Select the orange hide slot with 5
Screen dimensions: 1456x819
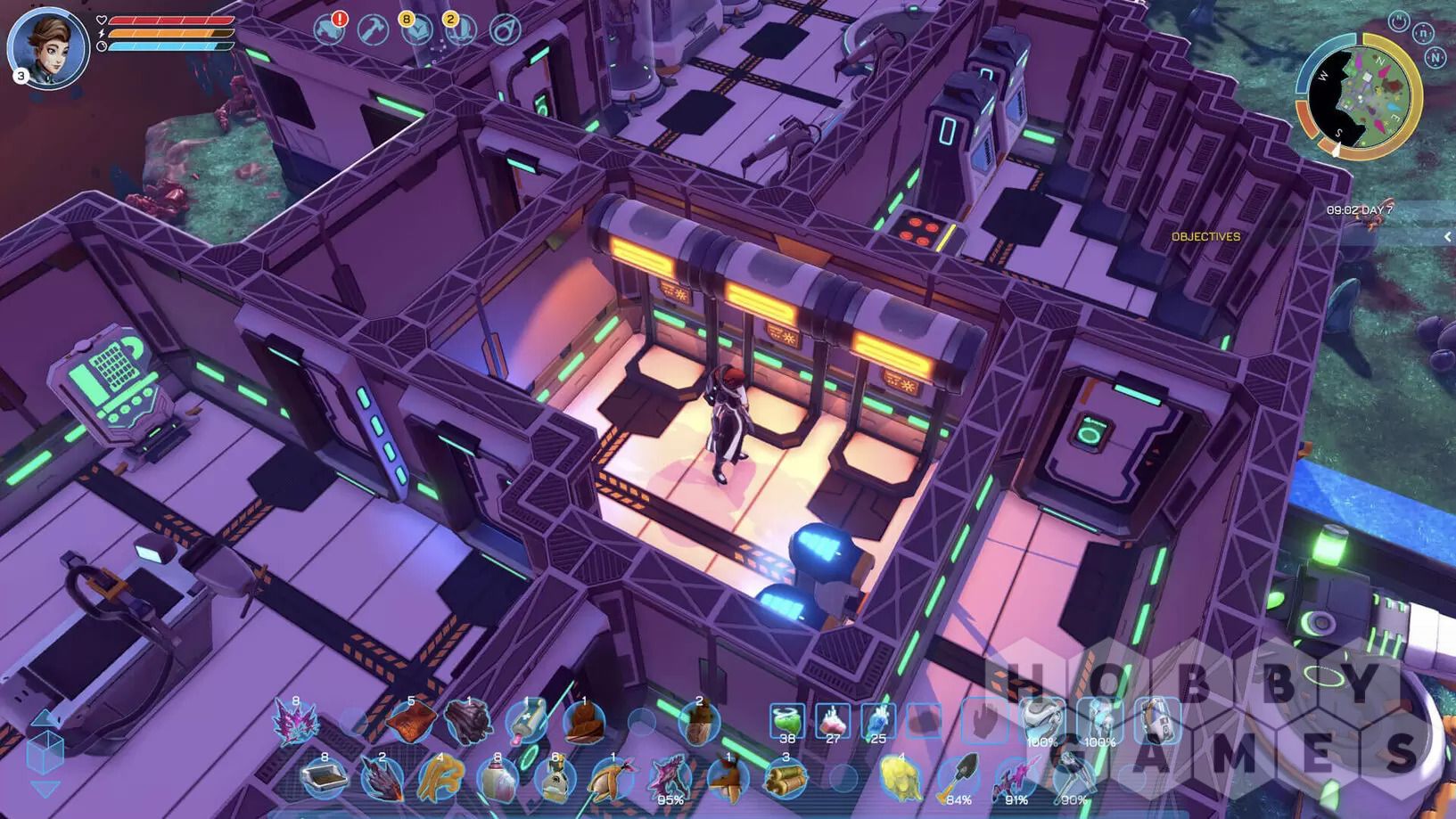pos(410,722)
